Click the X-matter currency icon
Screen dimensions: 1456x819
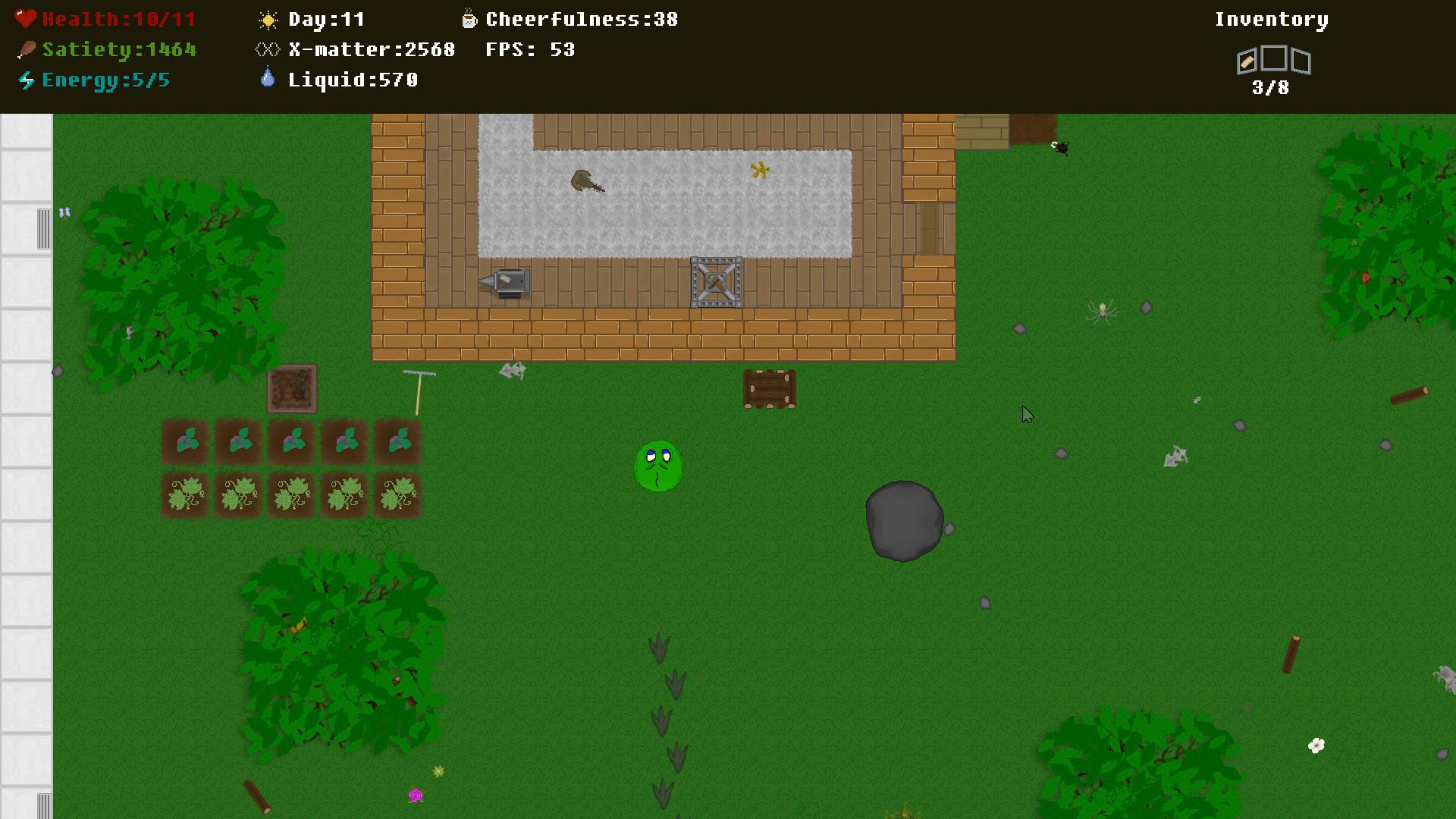coord(265,49)
